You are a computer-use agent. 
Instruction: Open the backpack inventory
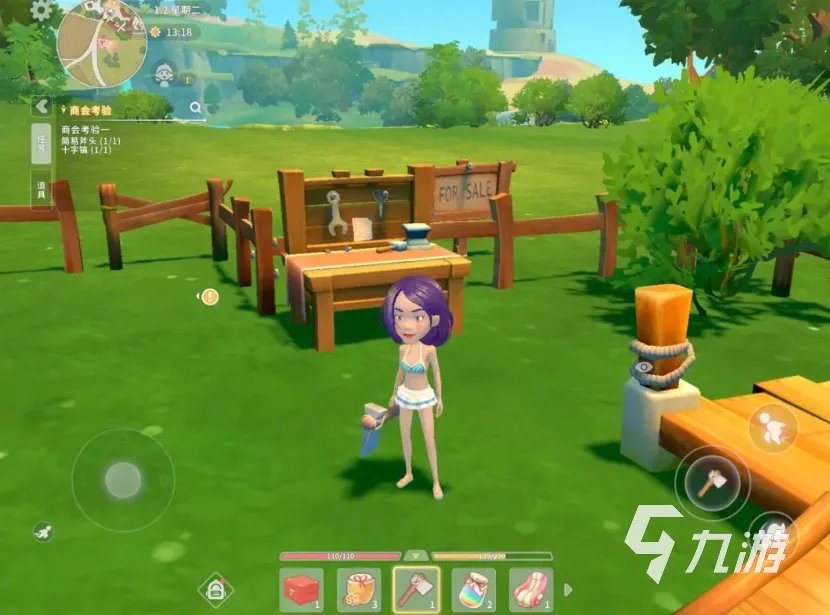216,590
